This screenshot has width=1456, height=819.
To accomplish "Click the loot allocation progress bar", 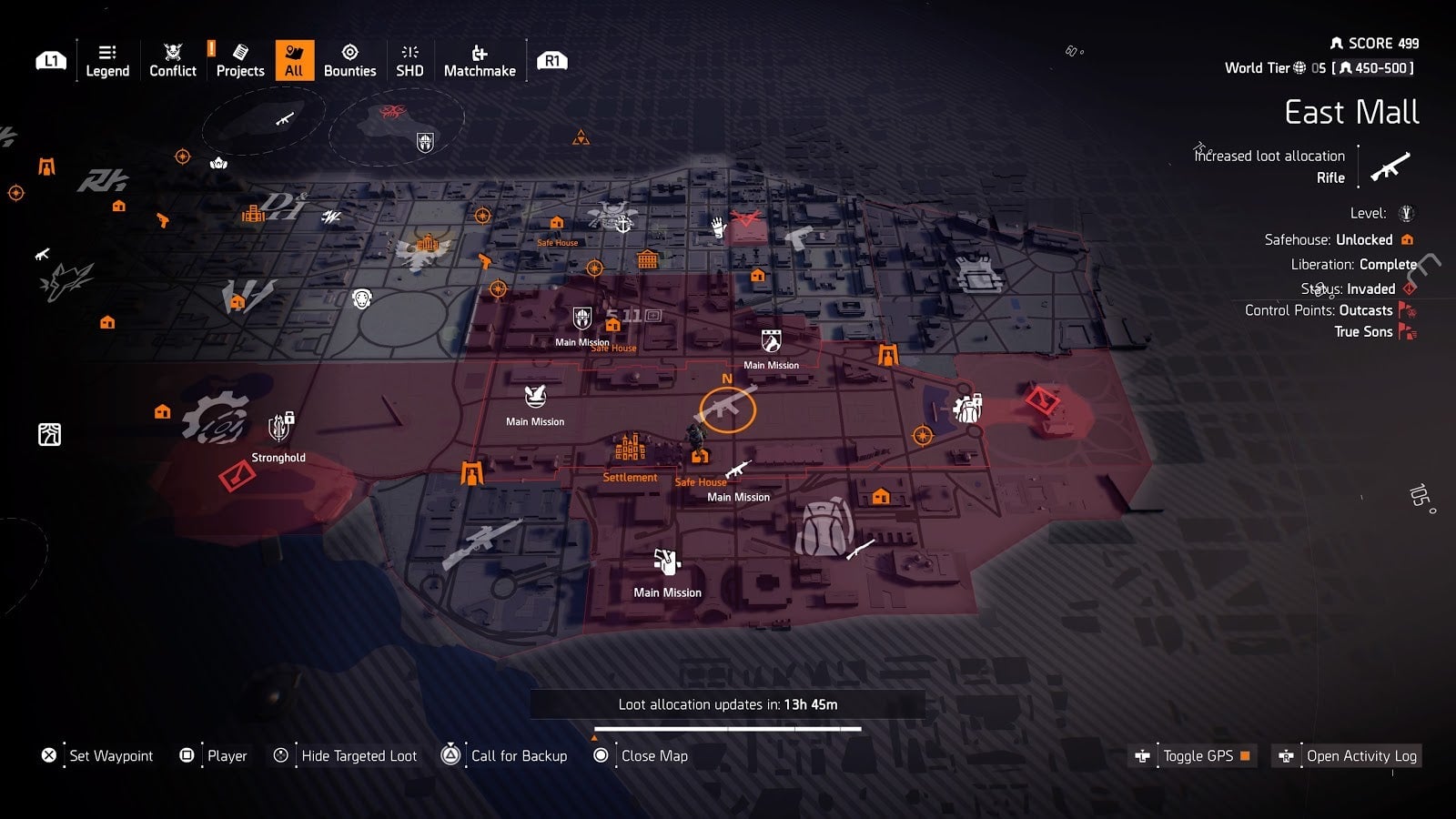I will [728, 727].
